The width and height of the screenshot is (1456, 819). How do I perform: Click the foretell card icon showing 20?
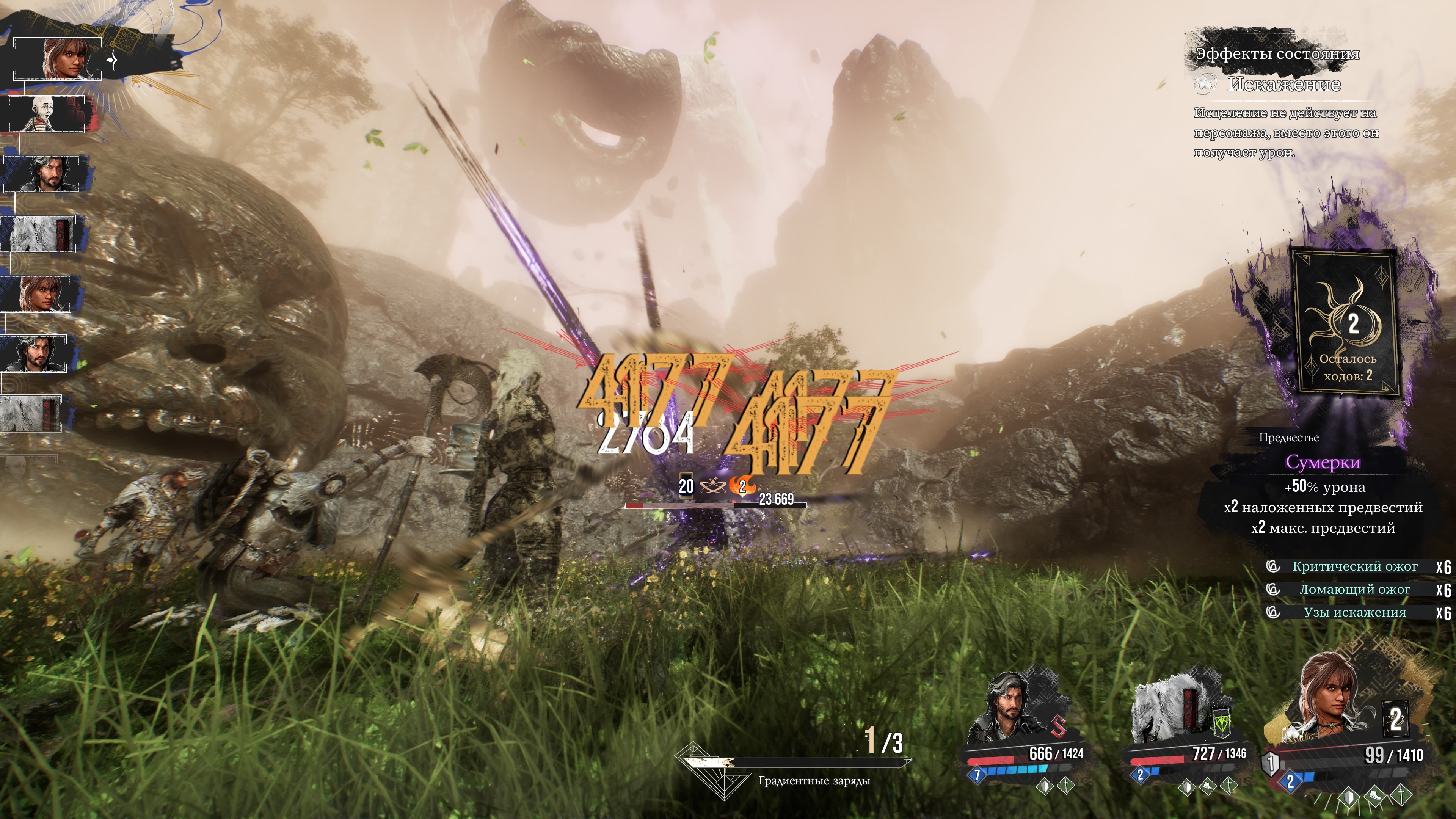tap(686, 485)
